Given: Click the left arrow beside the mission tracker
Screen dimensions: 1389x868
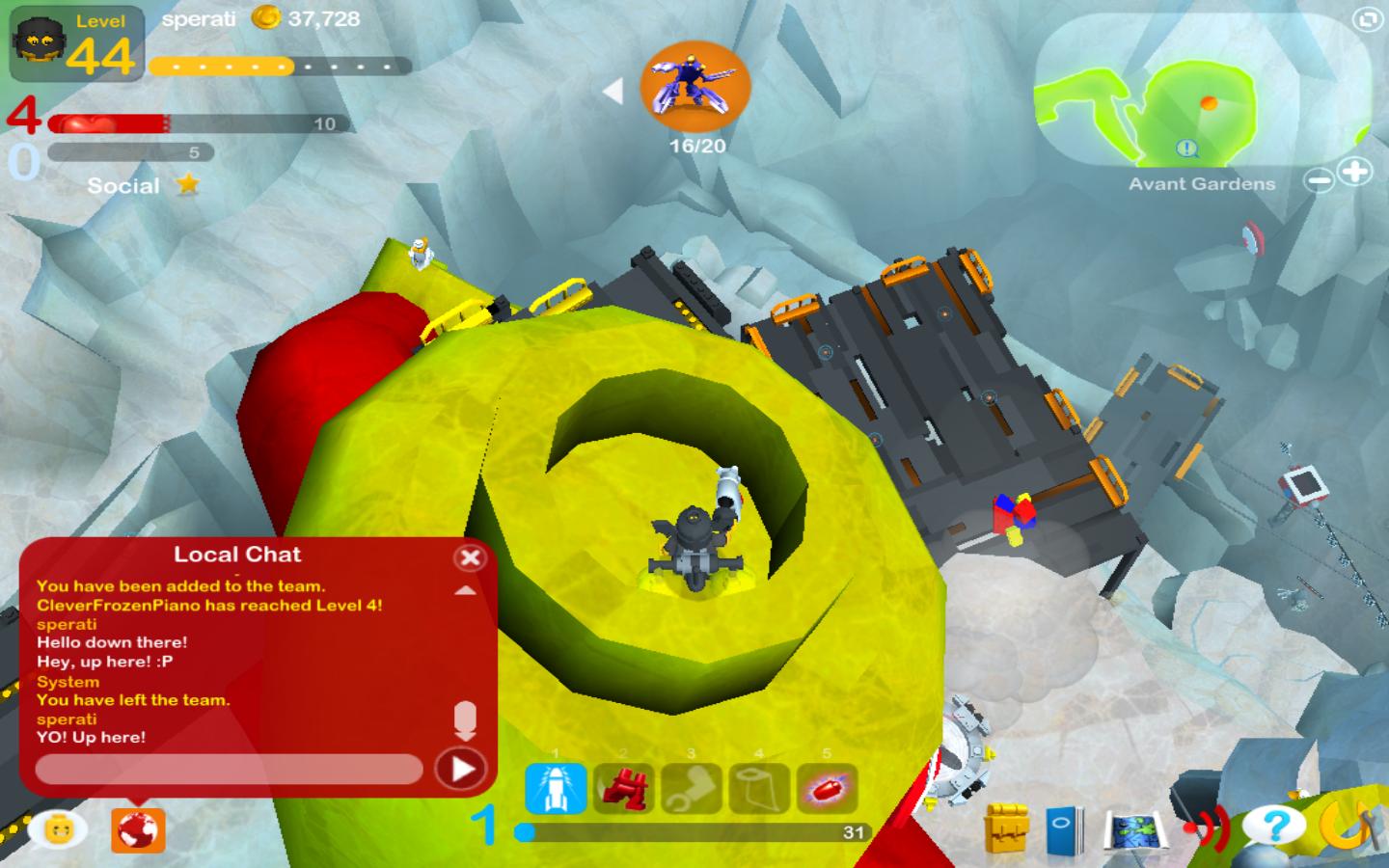Looking at the screenshot, I should point(613,92).
